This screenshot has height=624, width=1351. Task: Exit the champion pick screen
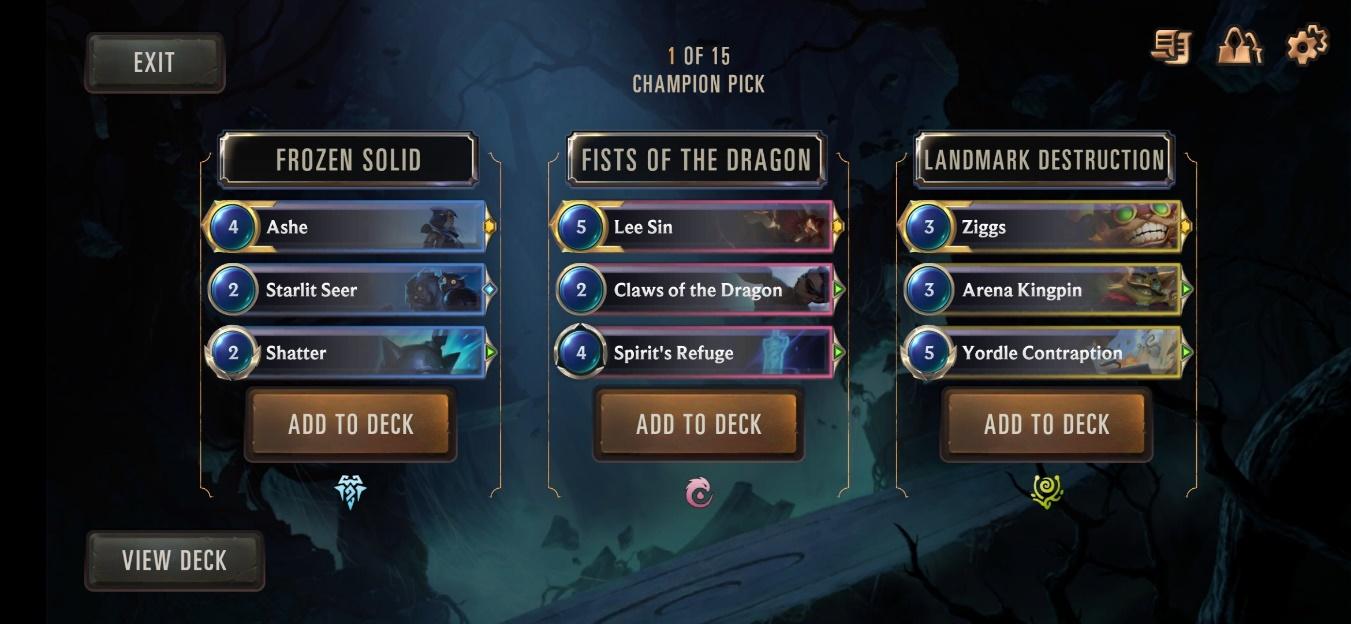point(154,63)
